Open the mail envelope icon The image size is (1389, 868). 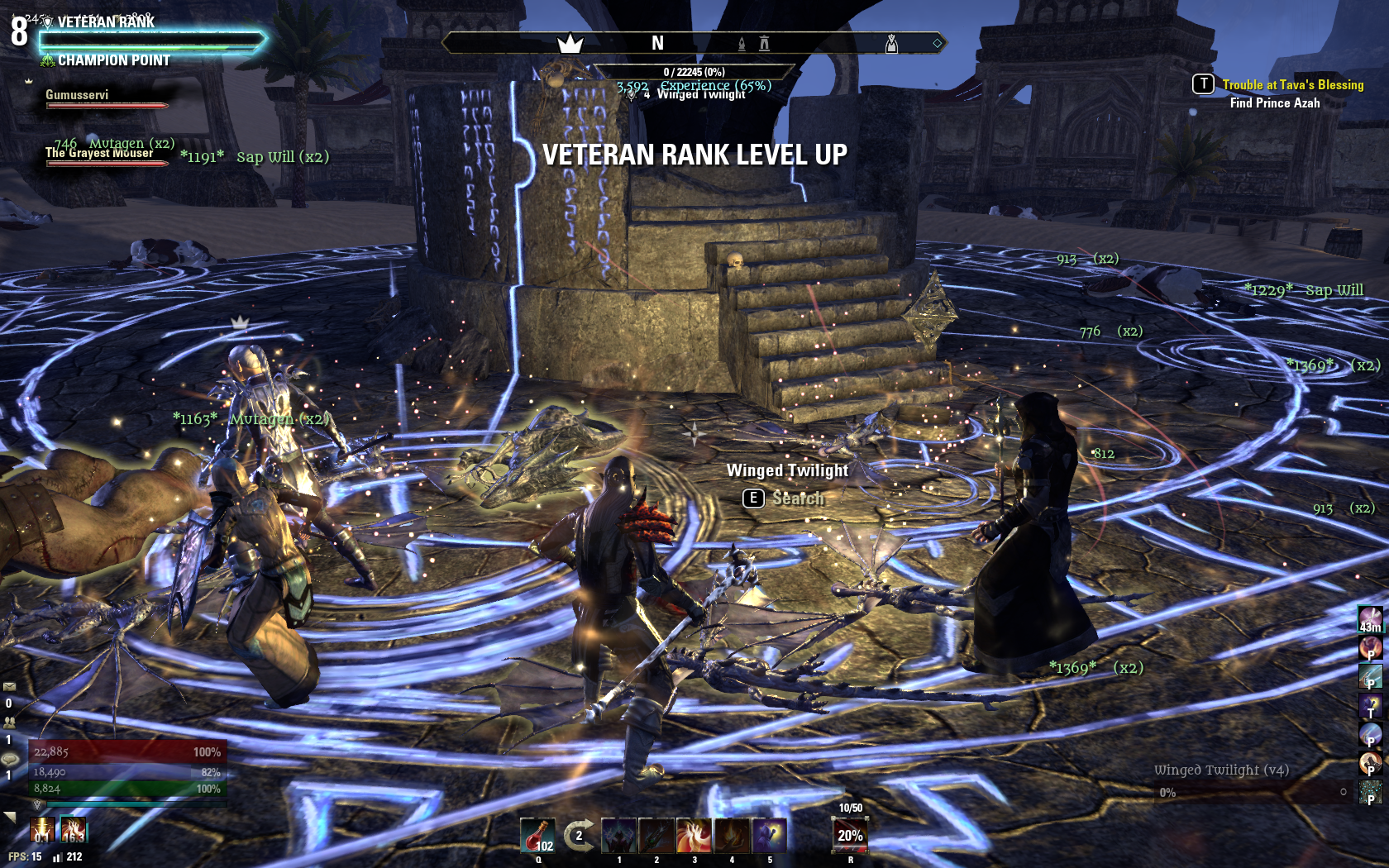9,686
